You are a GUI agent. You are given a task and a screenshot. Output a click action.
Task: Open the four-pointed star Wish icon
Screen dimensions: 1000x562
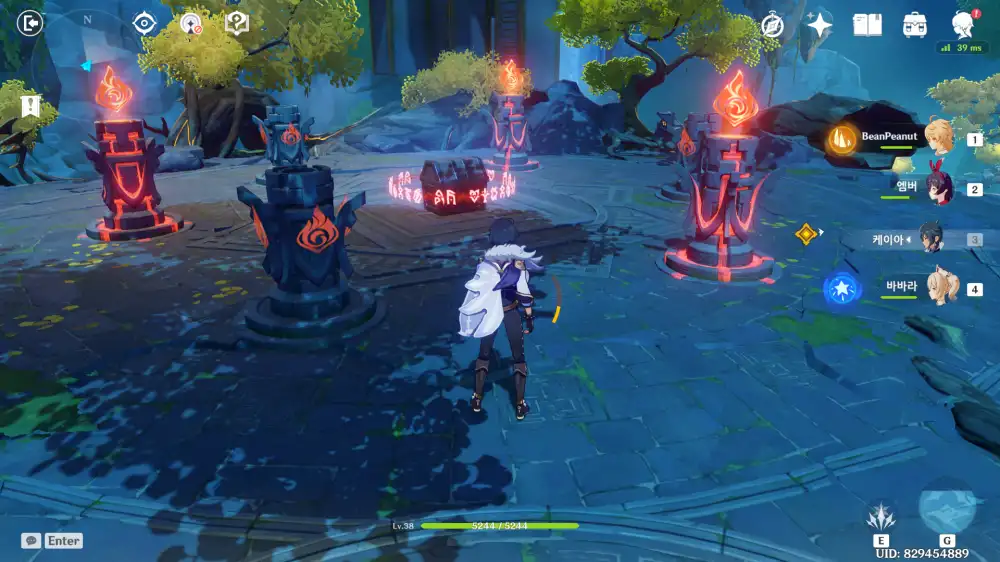819,25
